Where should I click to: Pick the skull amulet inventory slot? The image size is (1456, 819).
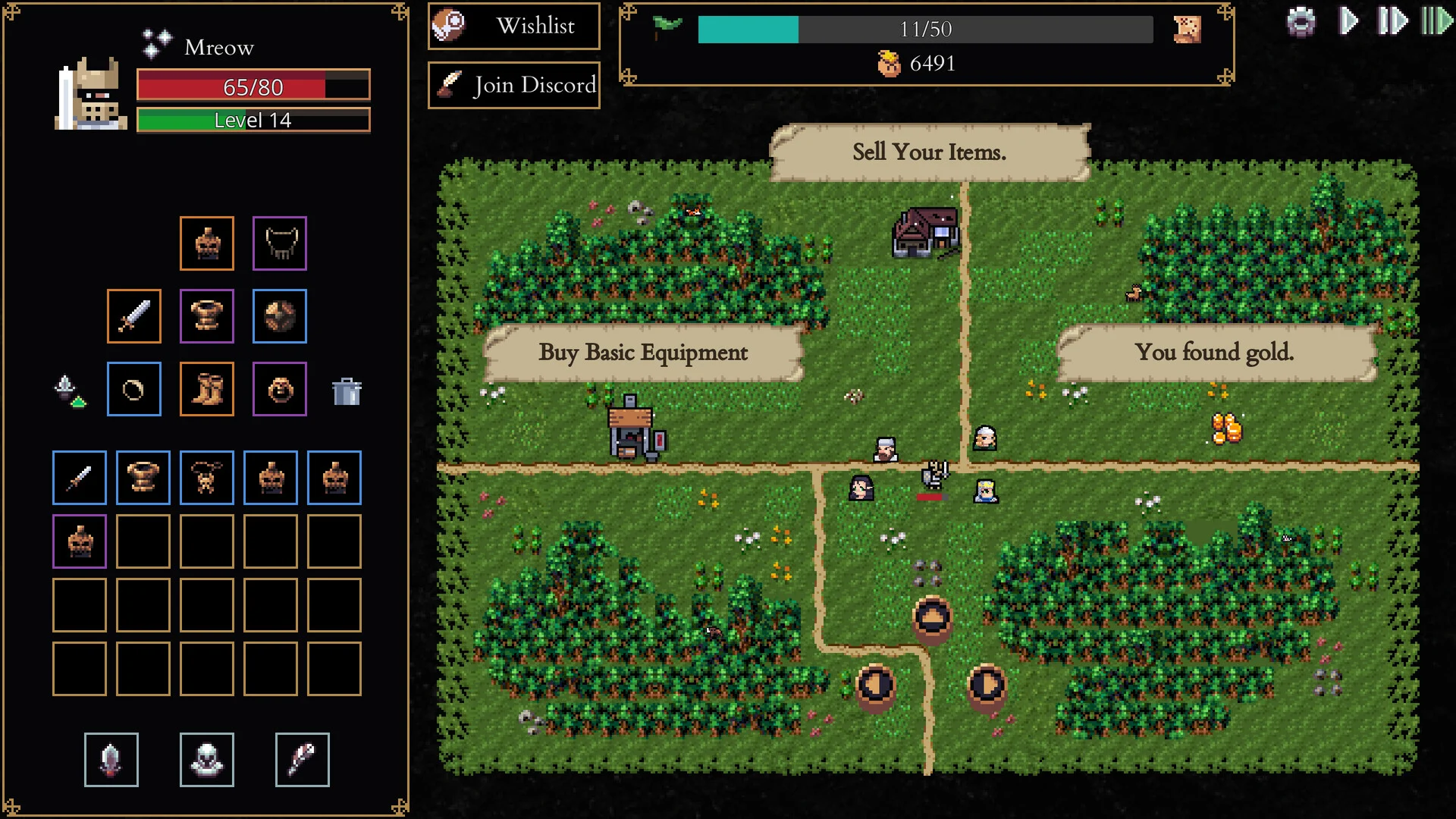point(207,478)
